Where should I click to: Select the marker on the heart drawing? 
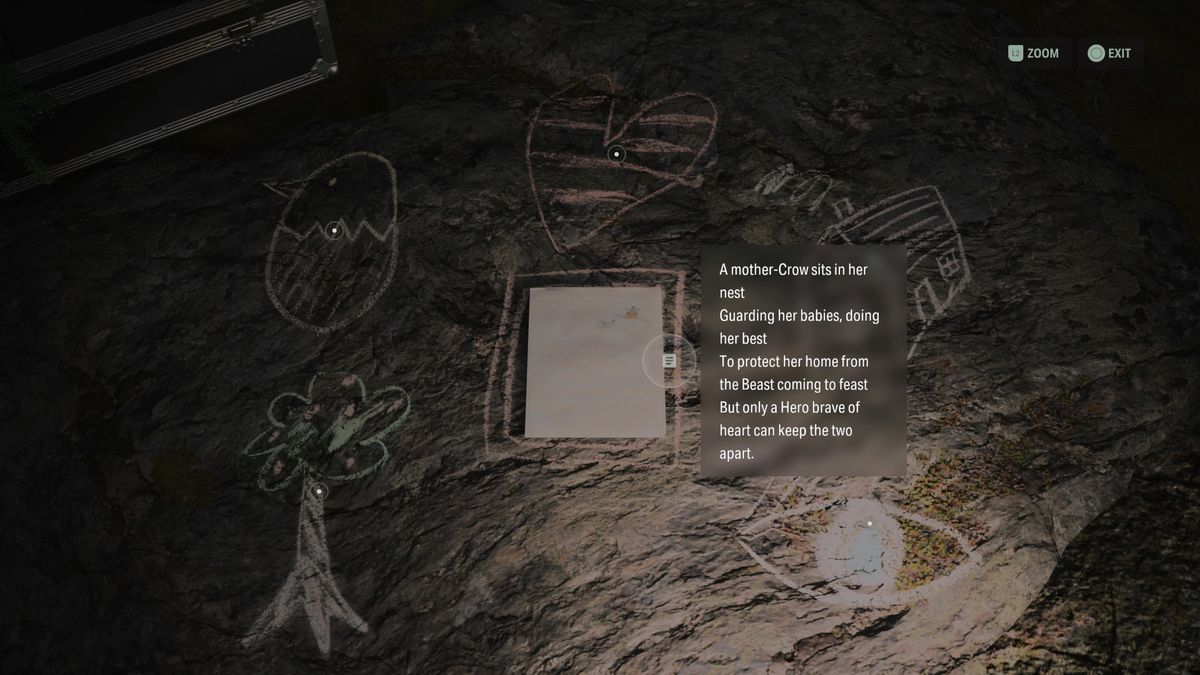(x=616, y=154)
